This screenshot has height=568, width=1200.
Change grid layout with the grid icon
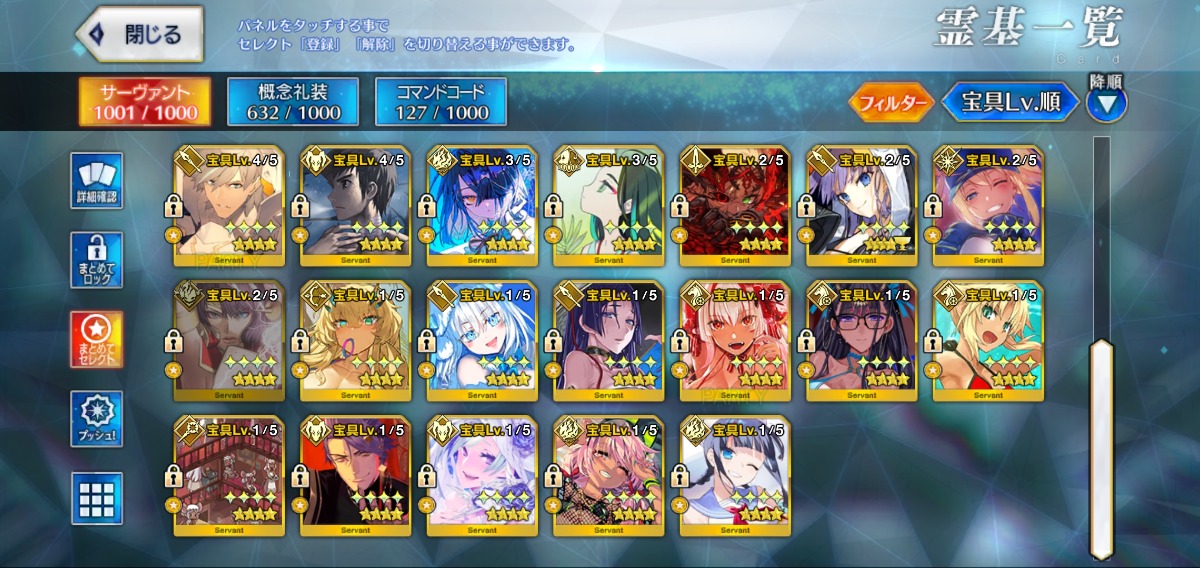97,497
